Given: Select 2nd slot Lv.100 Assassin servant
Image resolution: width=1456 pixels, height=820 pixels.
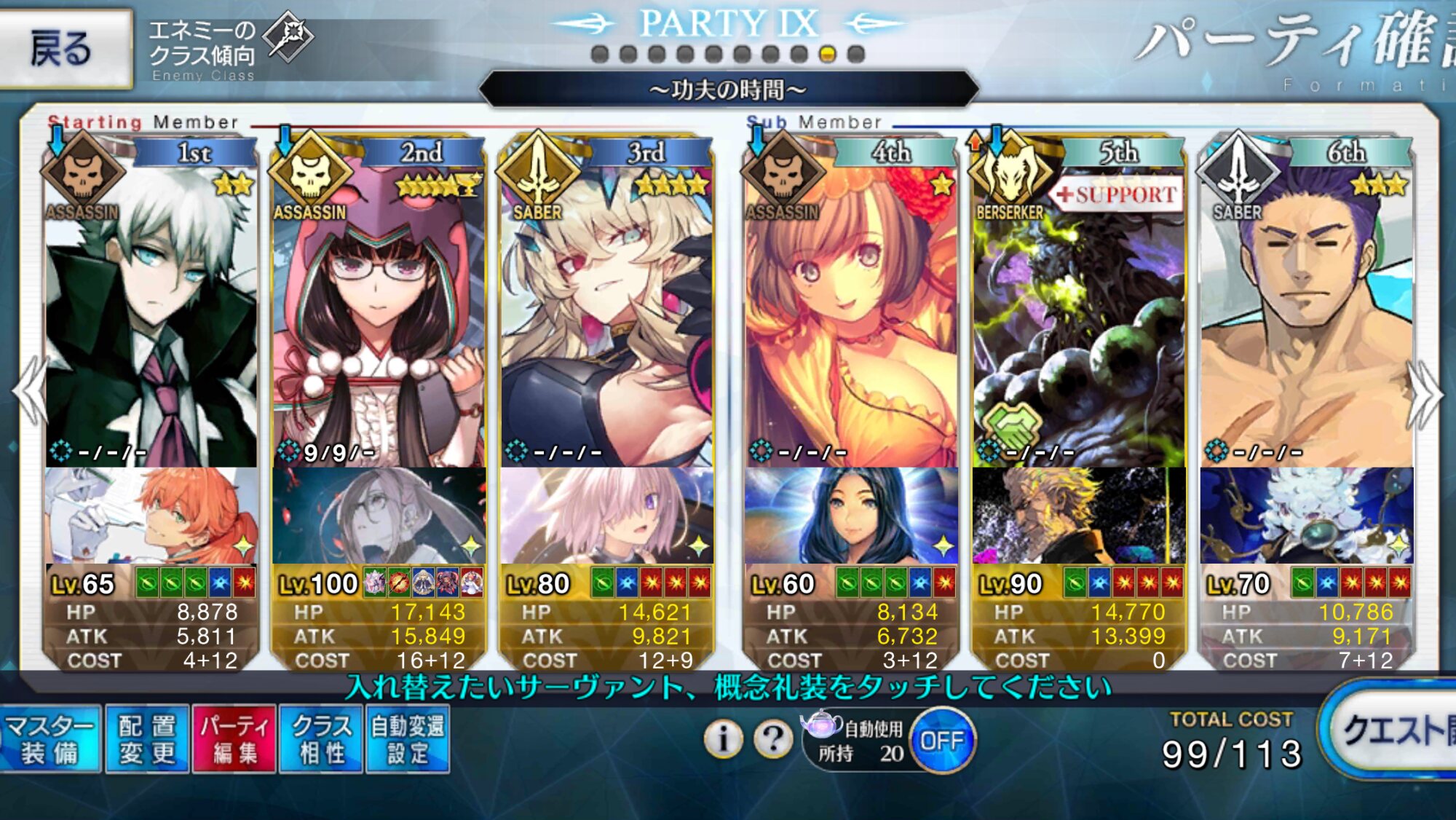Looking at the screenshot, I should point(379,313).
